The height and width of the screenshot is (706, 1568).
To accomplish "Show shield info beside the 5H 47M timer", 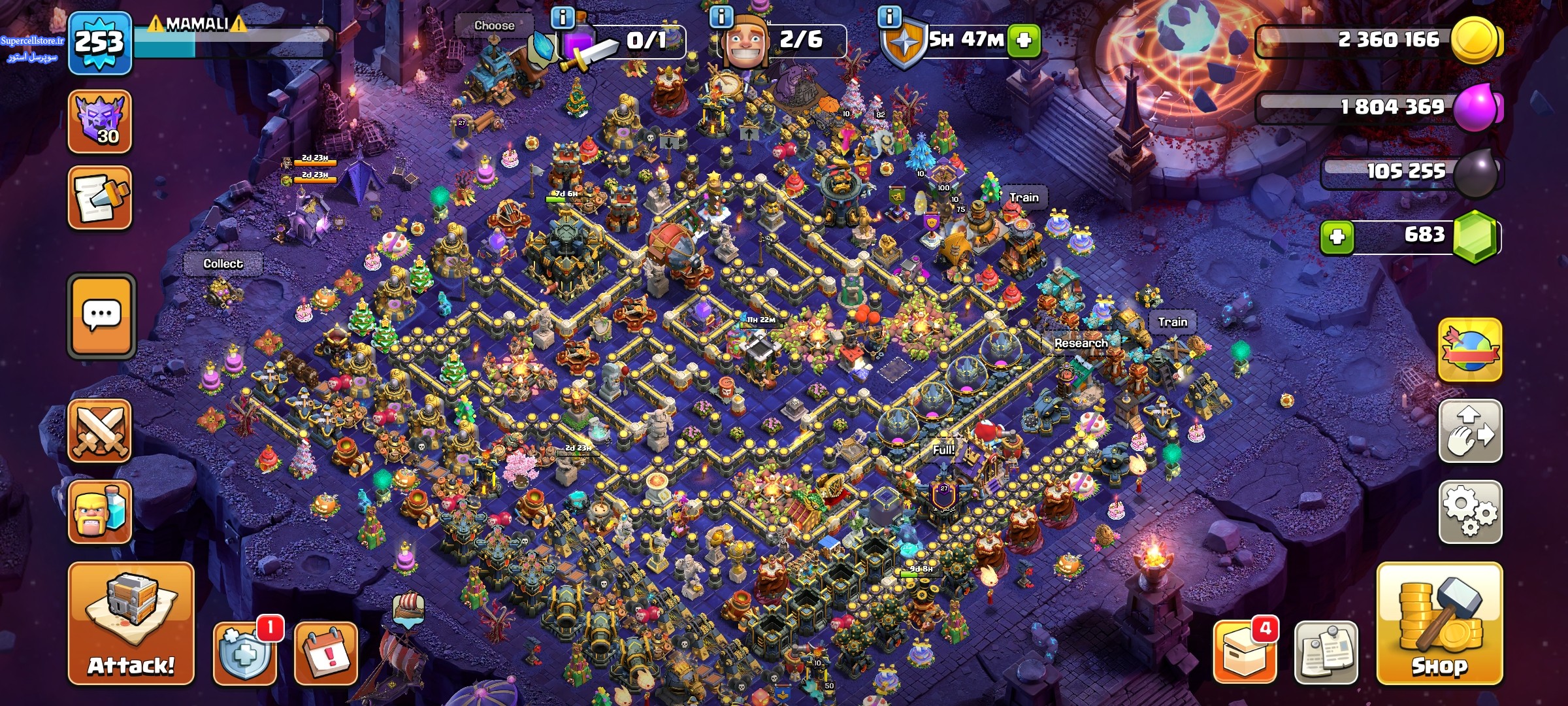I will pos(889,16).
